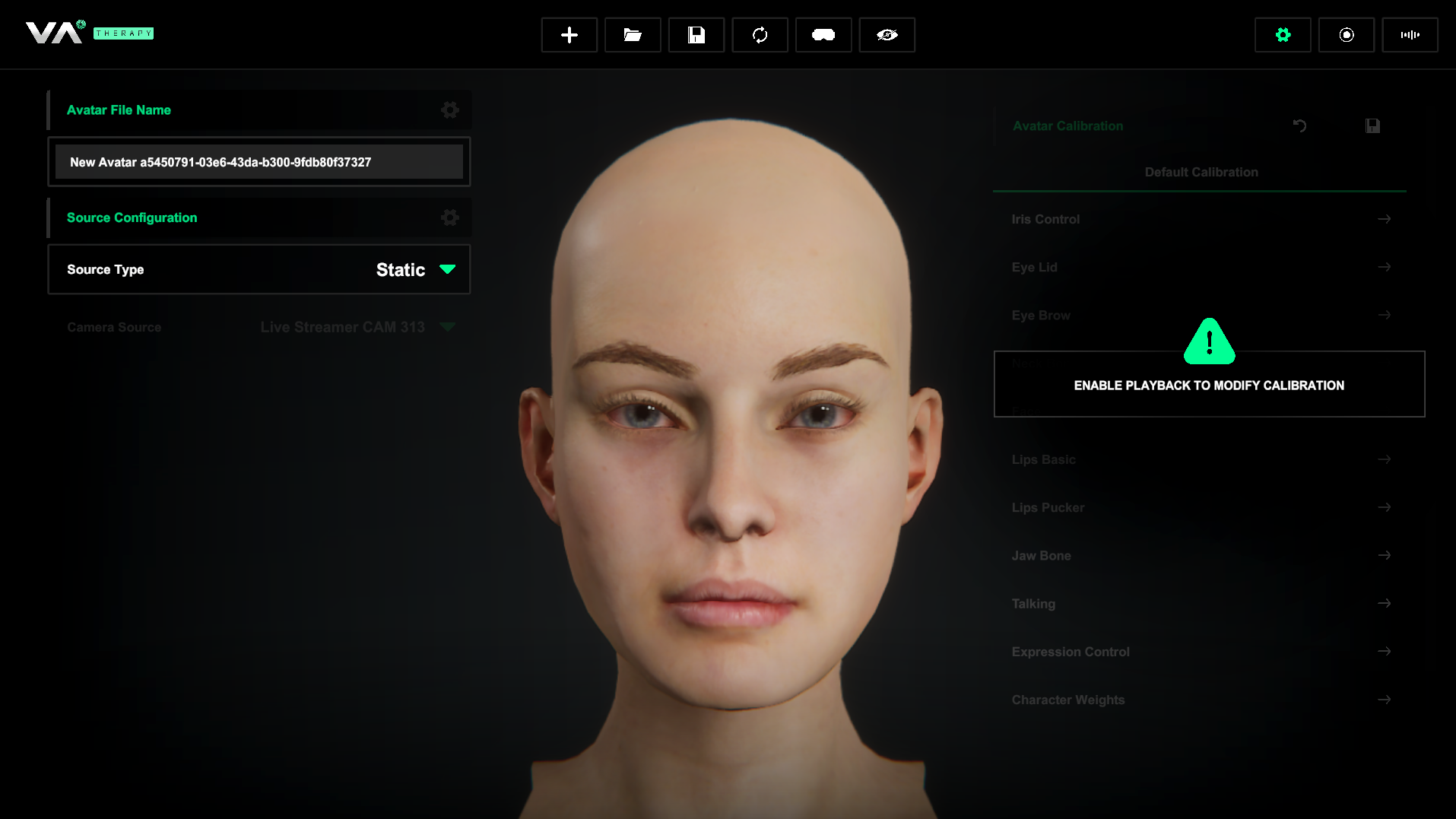Screen dimensions: 1456x819
Task: Click the plus icon to create new avatar
Action: point(569,35)
